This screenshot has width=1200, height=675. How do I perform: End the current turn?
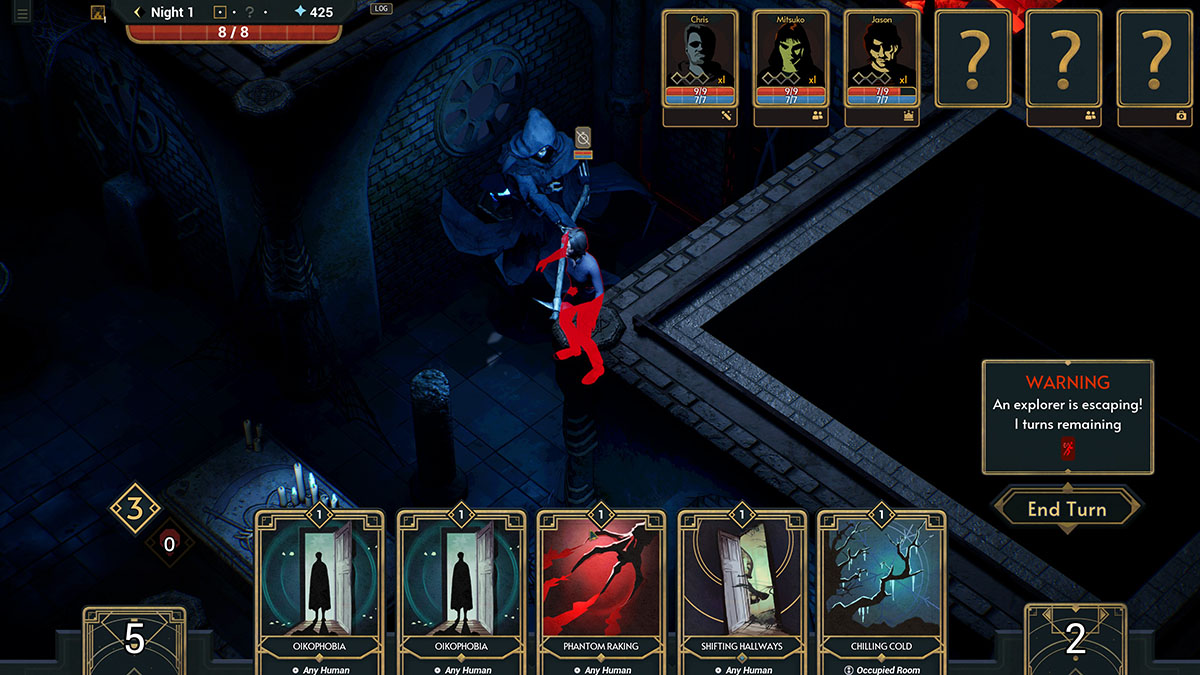(1066, 509)
